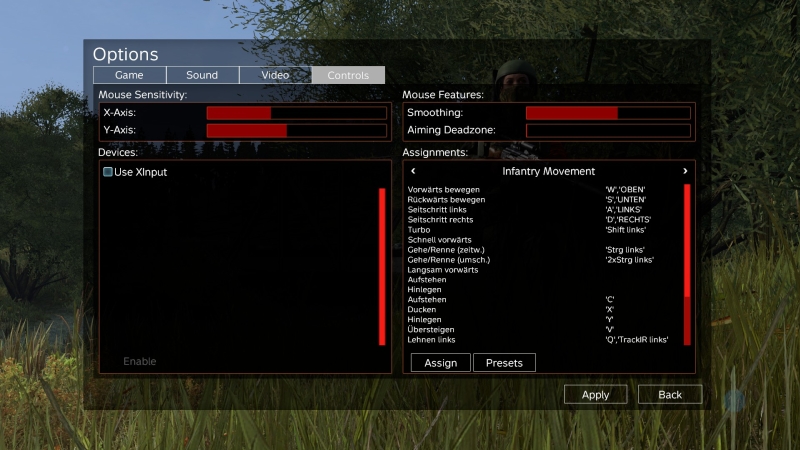Apply the option changes
The height and width of the screenshot is (450, 800).
(x=595, y=395)
